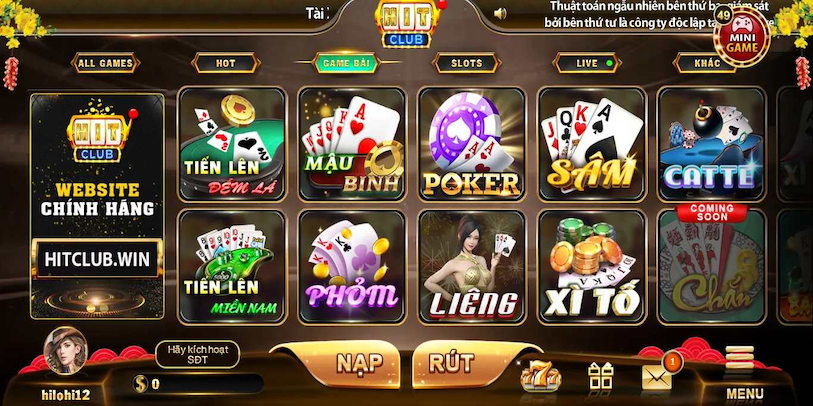This screenshot has width=813, height=406.
Task: Open the Catte game tile
Action: point(711,144)
